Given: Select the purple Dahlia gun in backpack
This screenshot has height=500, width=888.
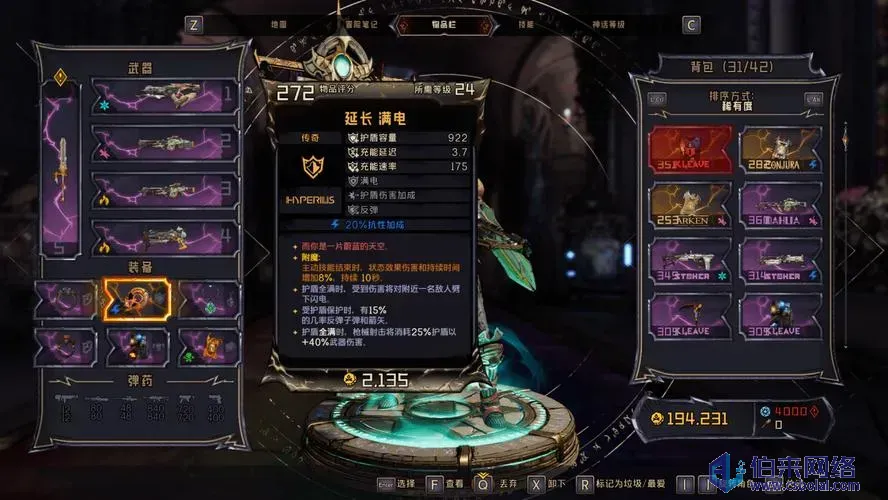Looking at the screenshot, I should 780,205.
